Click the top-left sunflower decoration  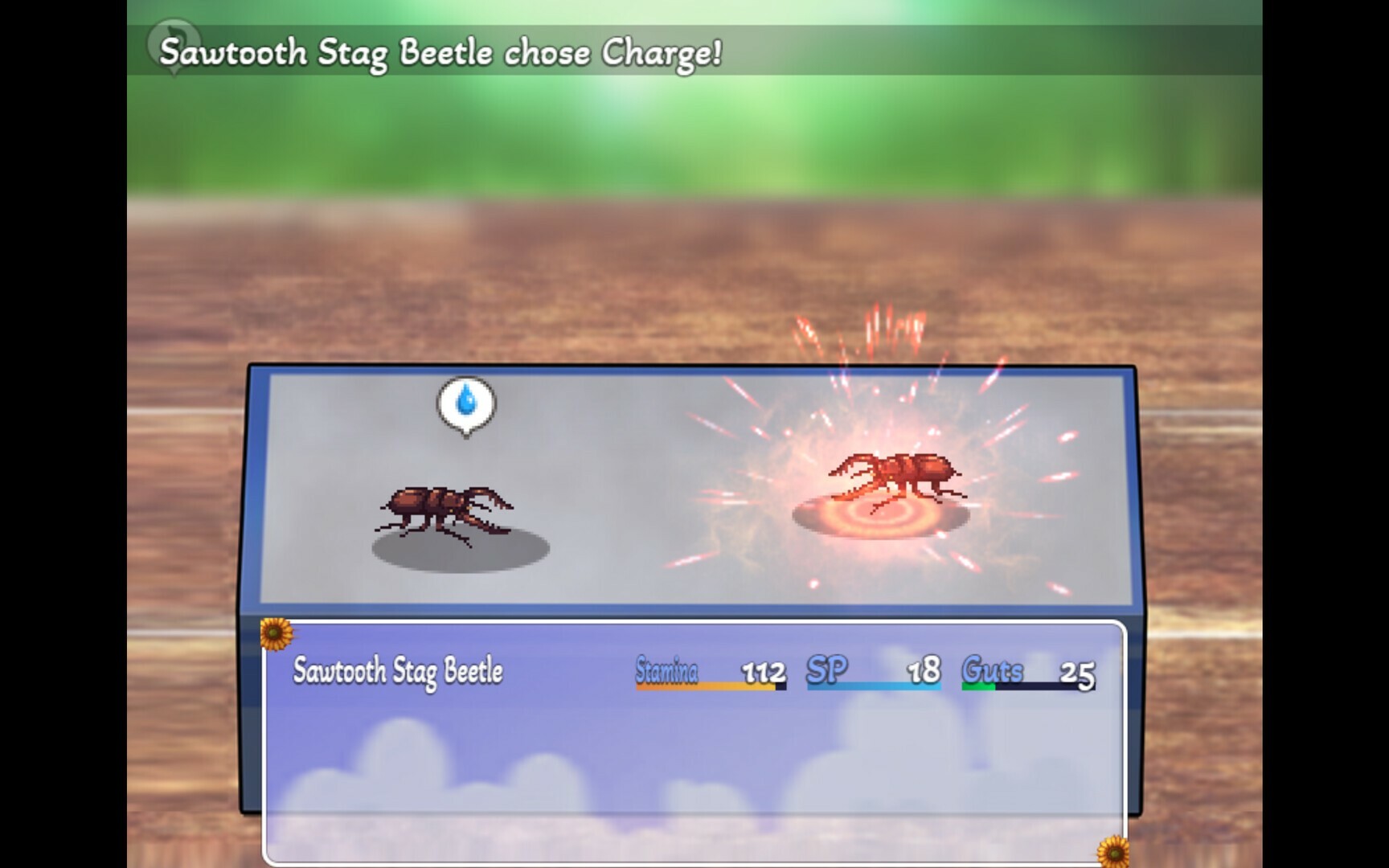pos(275,634)
